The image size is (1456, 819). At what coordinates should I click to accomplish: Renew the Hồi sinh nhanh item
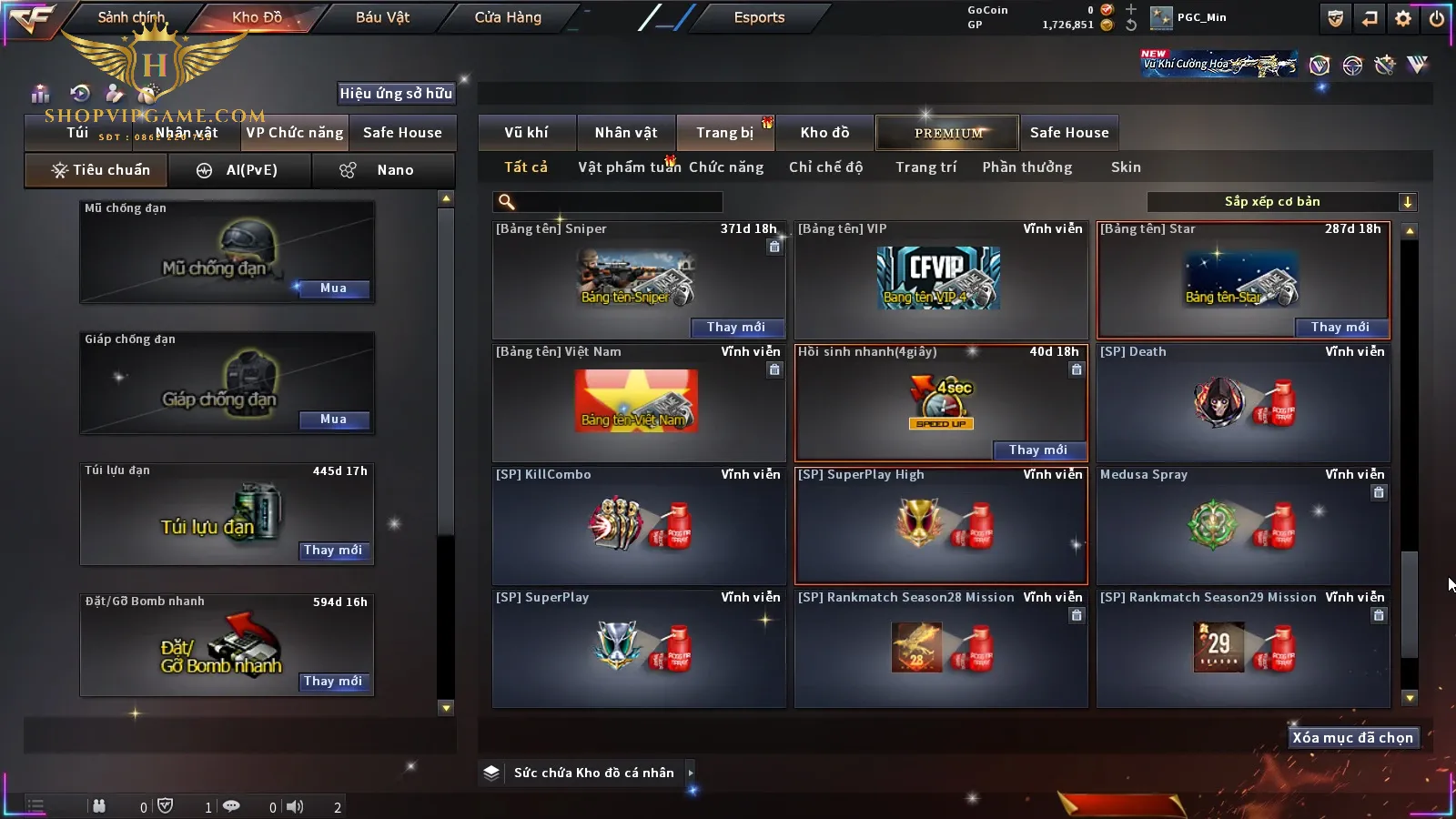(x=1037, y=450)
